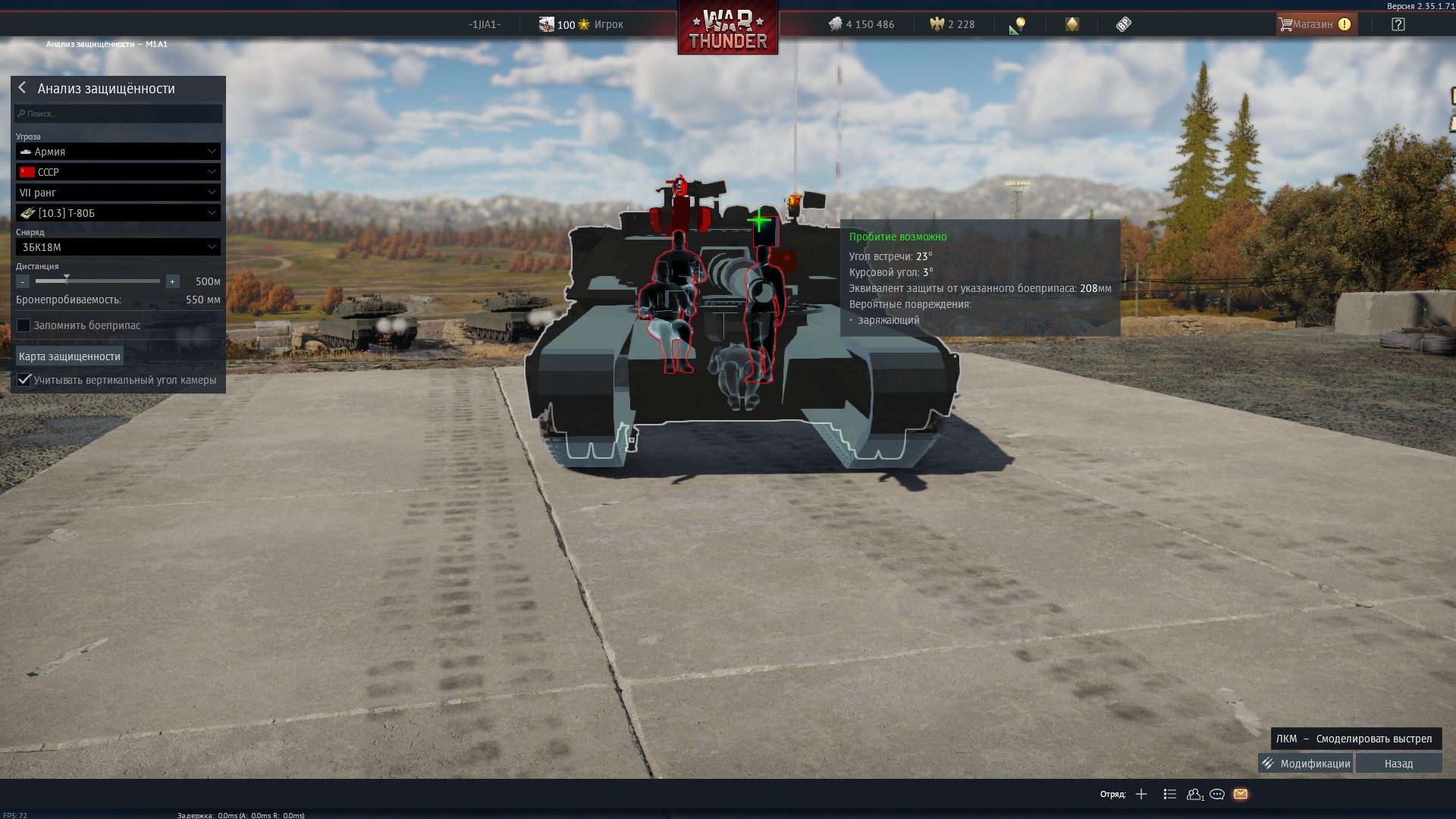Go back from the protection analysis panel
1456x819 pixels.
22,88
